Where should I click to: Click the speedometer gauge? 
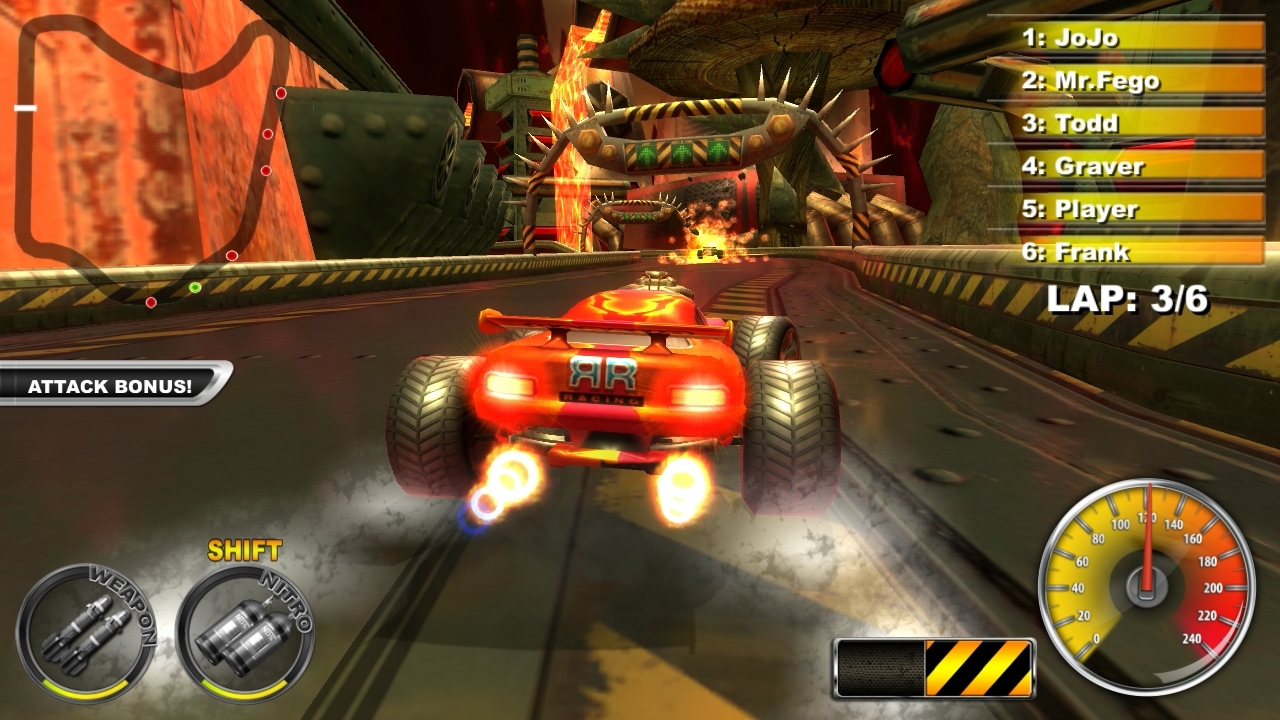click(1148, 580)
